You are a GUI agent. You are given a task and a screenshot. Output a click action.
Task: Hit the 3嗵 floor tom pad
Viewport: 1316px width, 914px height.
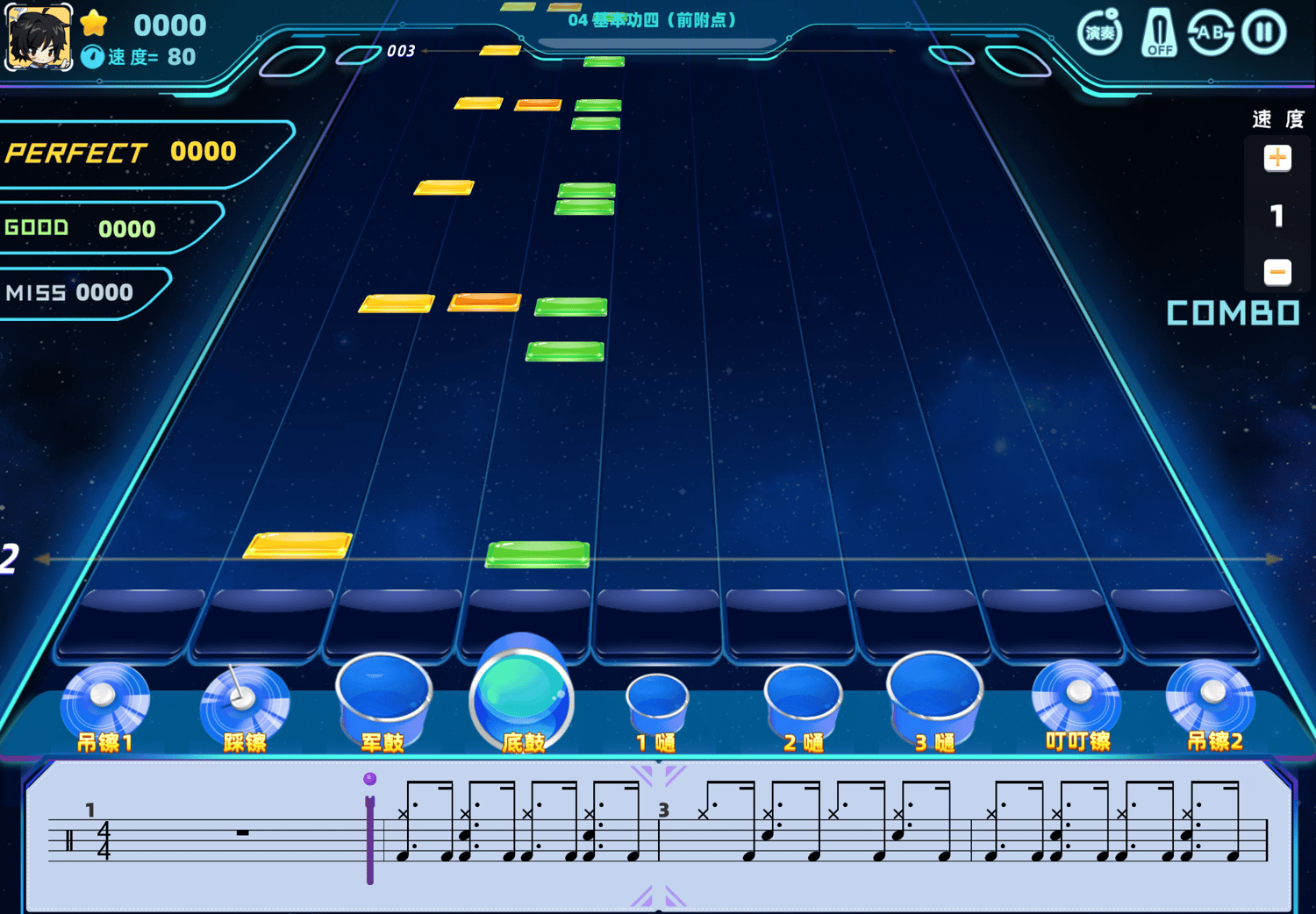coord(933,696)
